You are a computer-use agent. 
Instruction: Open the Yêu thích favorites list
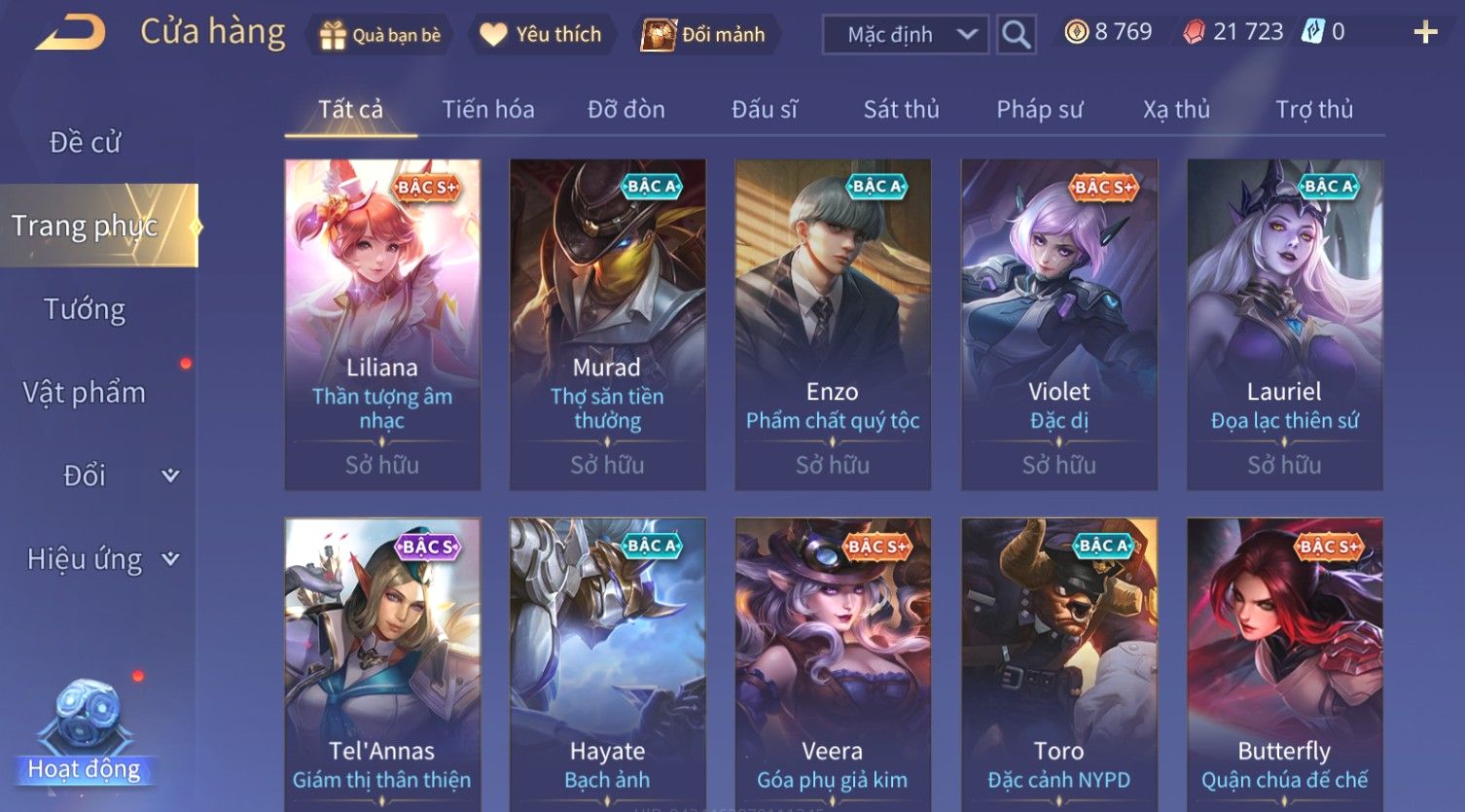click(x=542, y=35)
